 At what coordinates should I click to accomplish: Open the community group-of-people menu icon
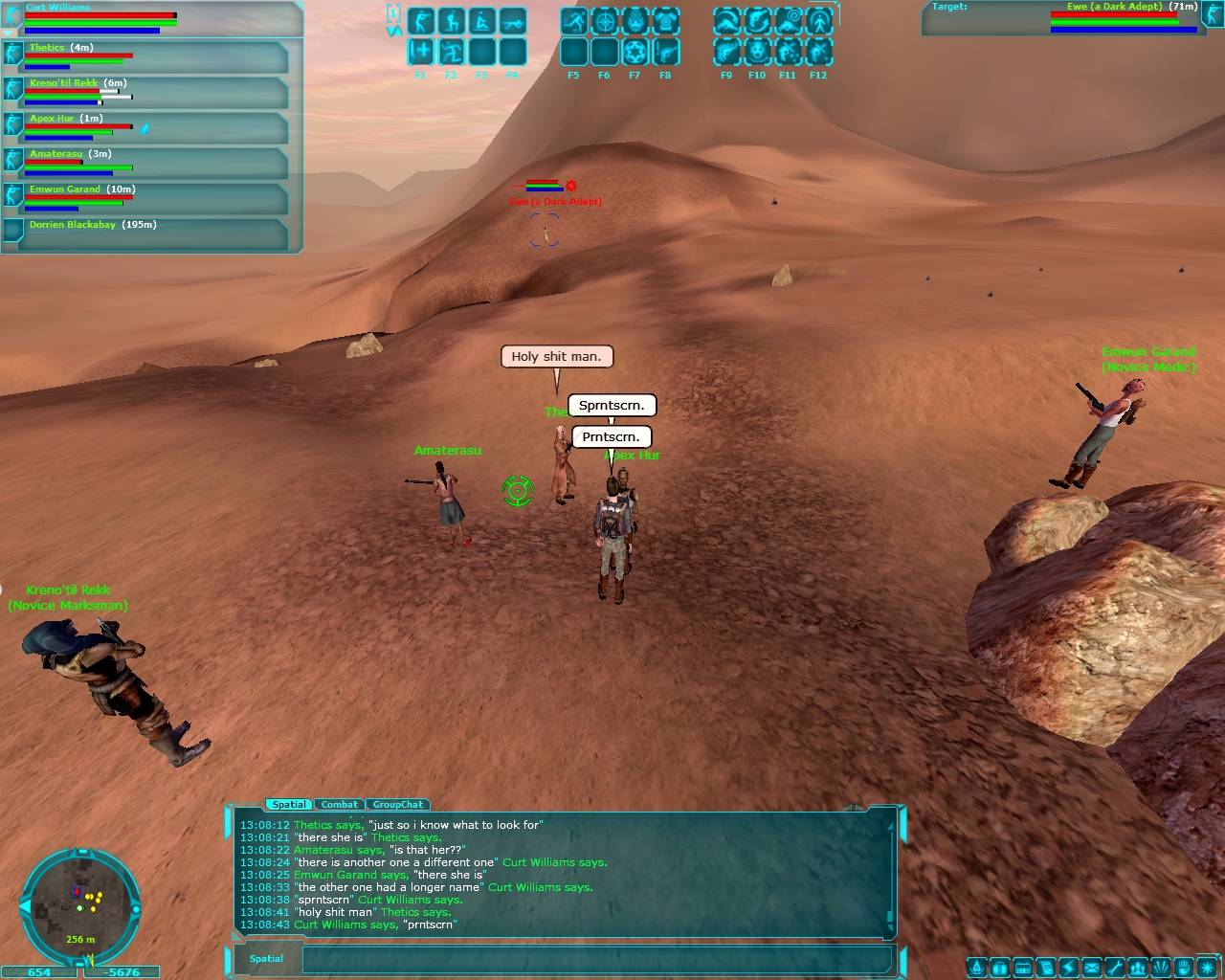coord(1138,968)
